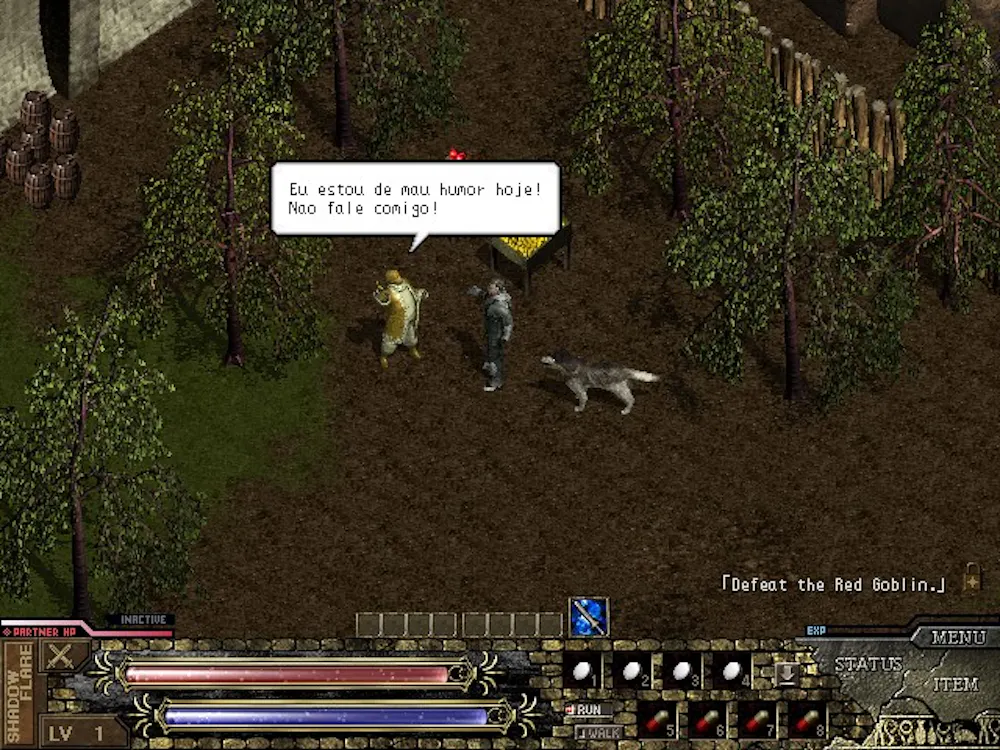Image resolution: width=1000 pixels, height=750 pixels.
Task: Open the ITEM inventory
Action: tap(955, 685)
